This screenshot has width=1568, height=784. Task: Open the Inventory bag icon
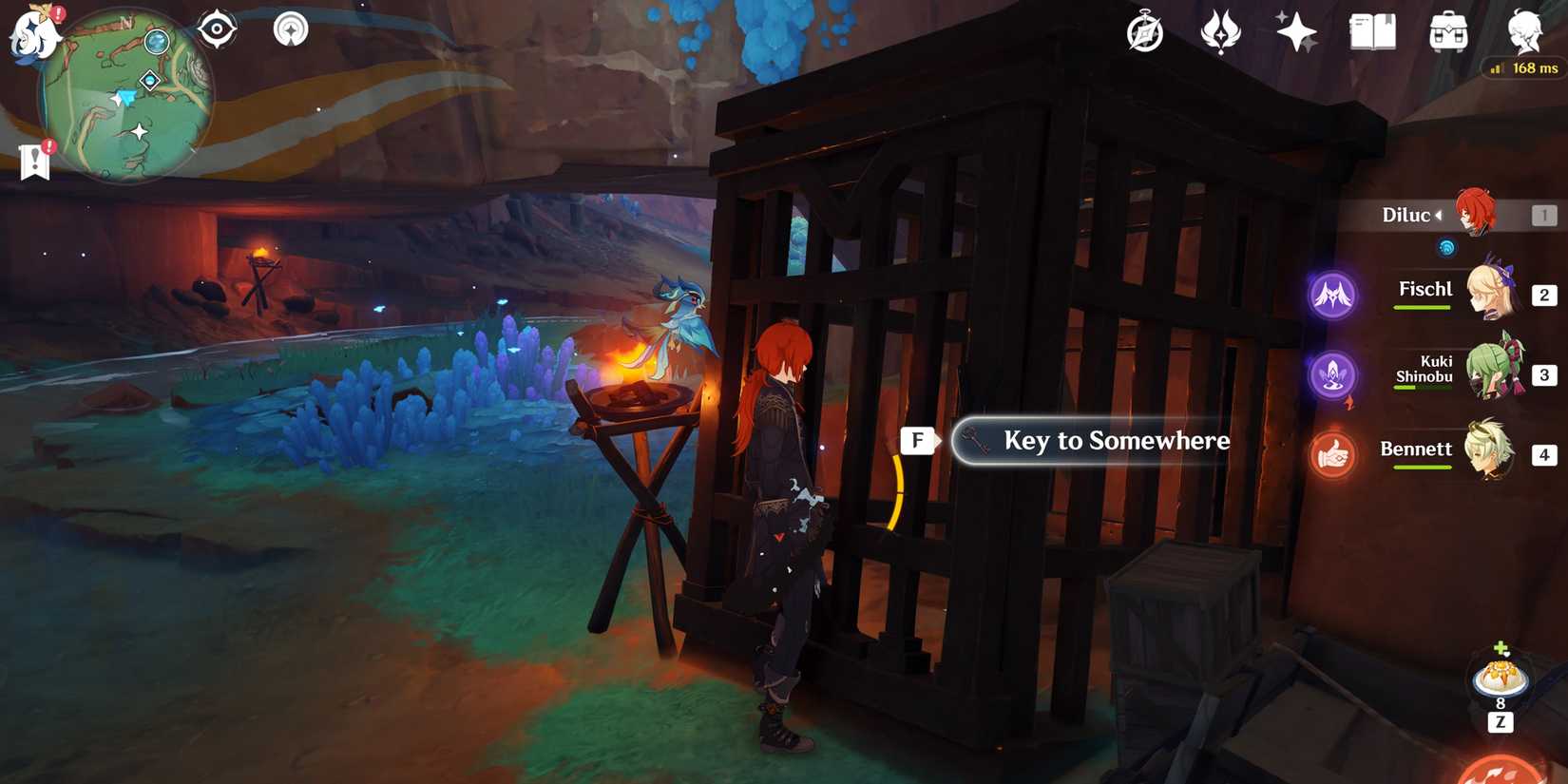coord(1447,31)
